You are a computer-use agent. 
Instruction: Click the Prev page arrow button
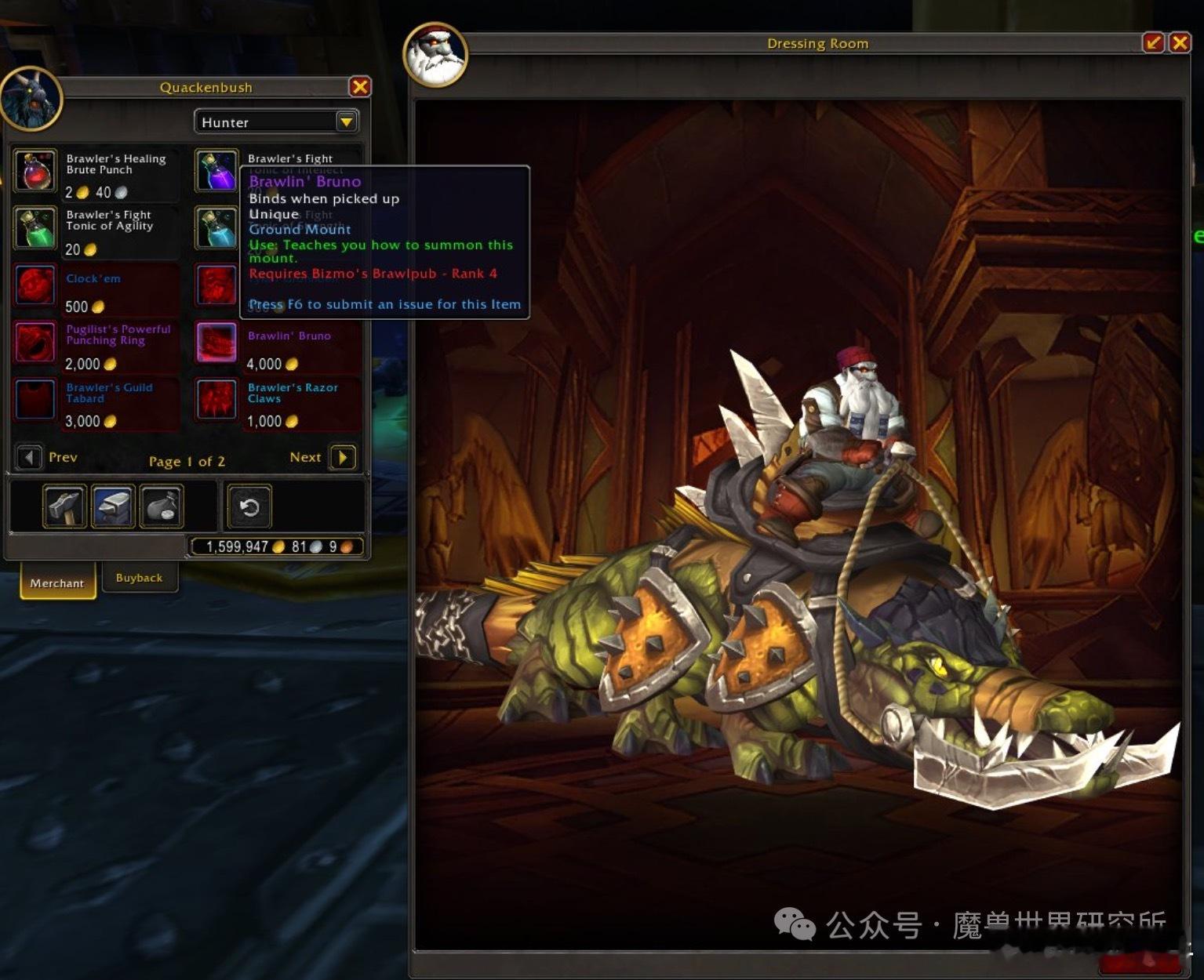[29, 457]
